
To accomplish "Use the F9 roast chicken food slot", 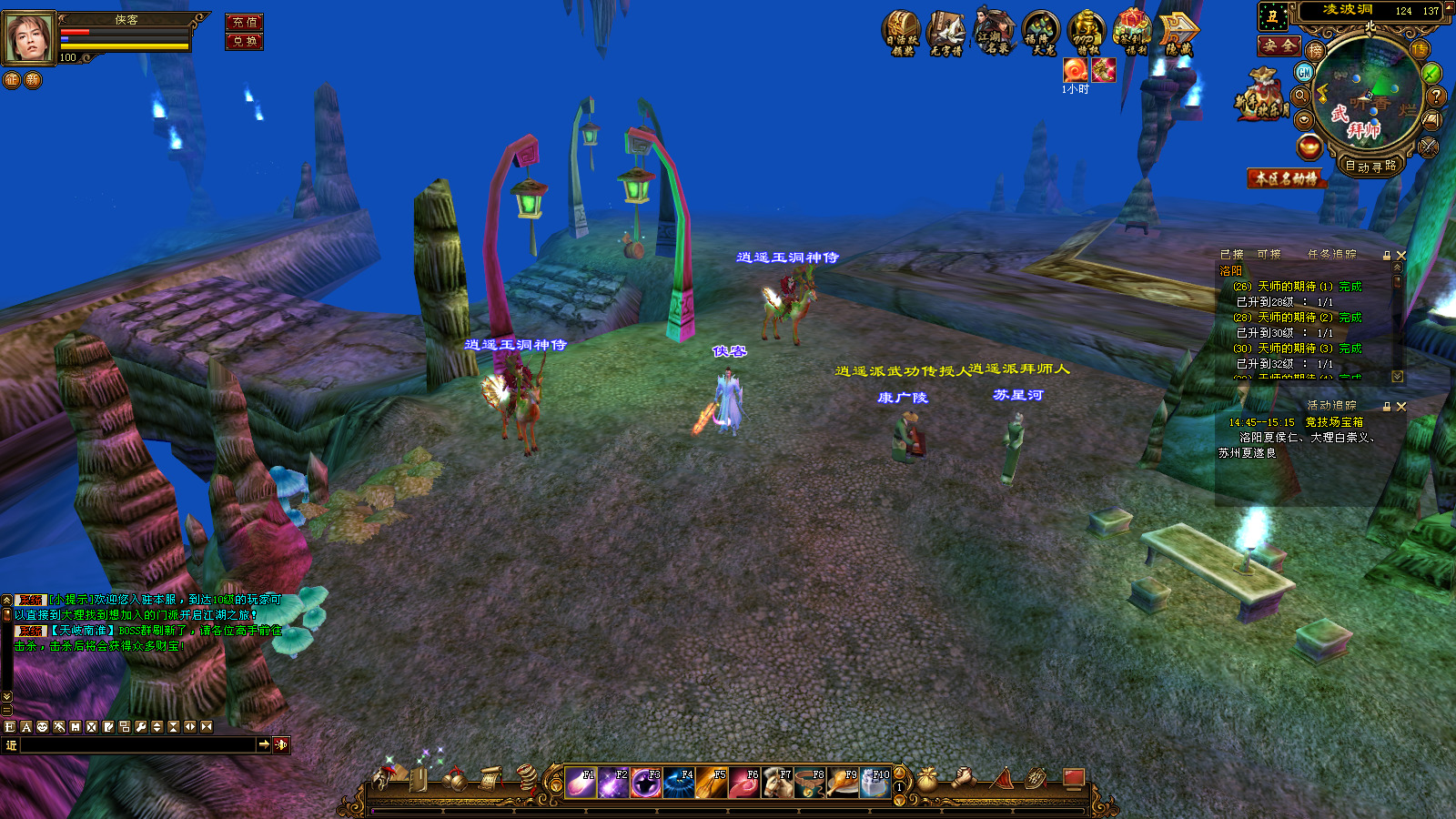I will pyautogui.click(x=843, y=783).
